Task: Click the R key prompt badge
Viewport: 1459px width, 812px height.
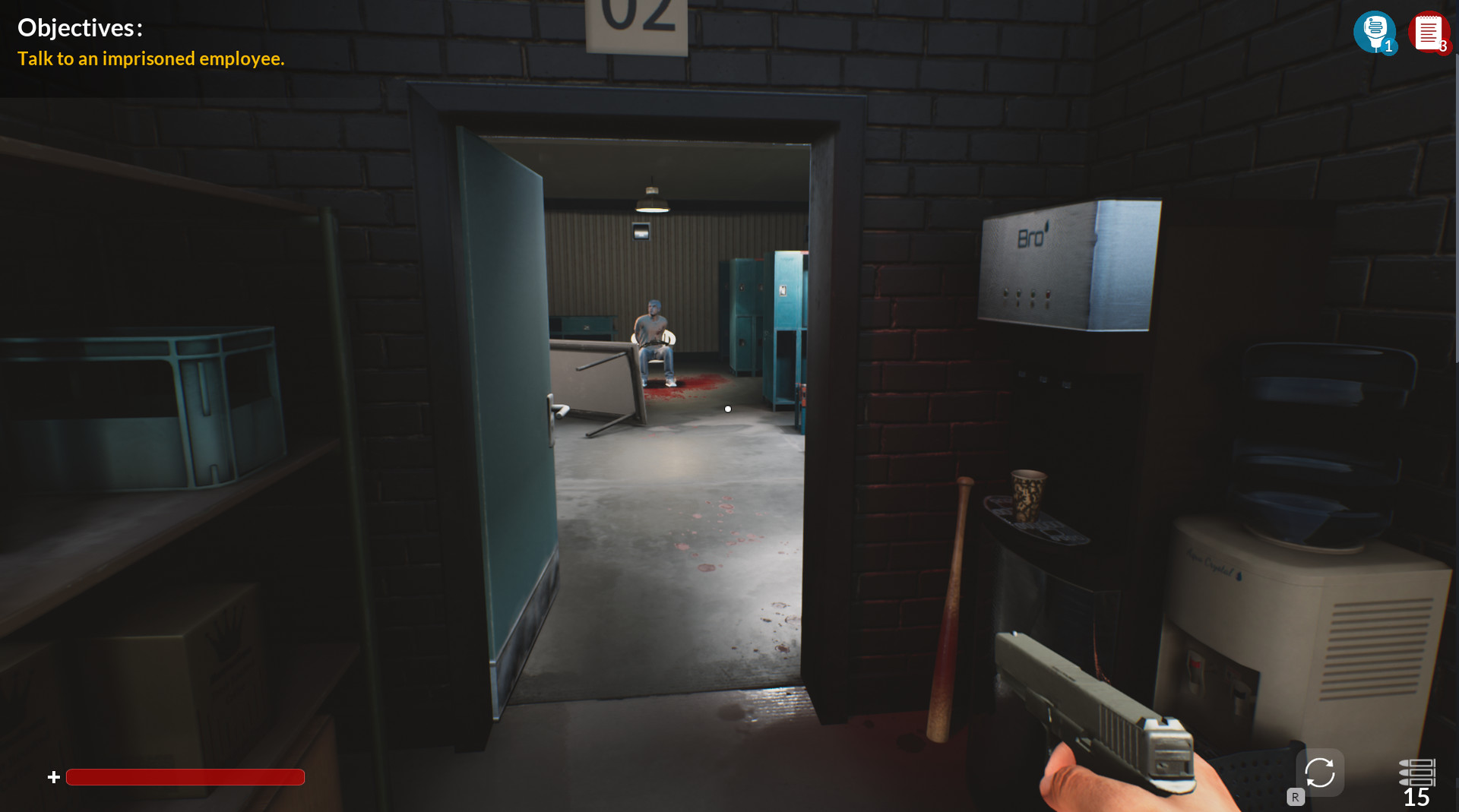Action: pyautogui.click(x=1294, y=798)
